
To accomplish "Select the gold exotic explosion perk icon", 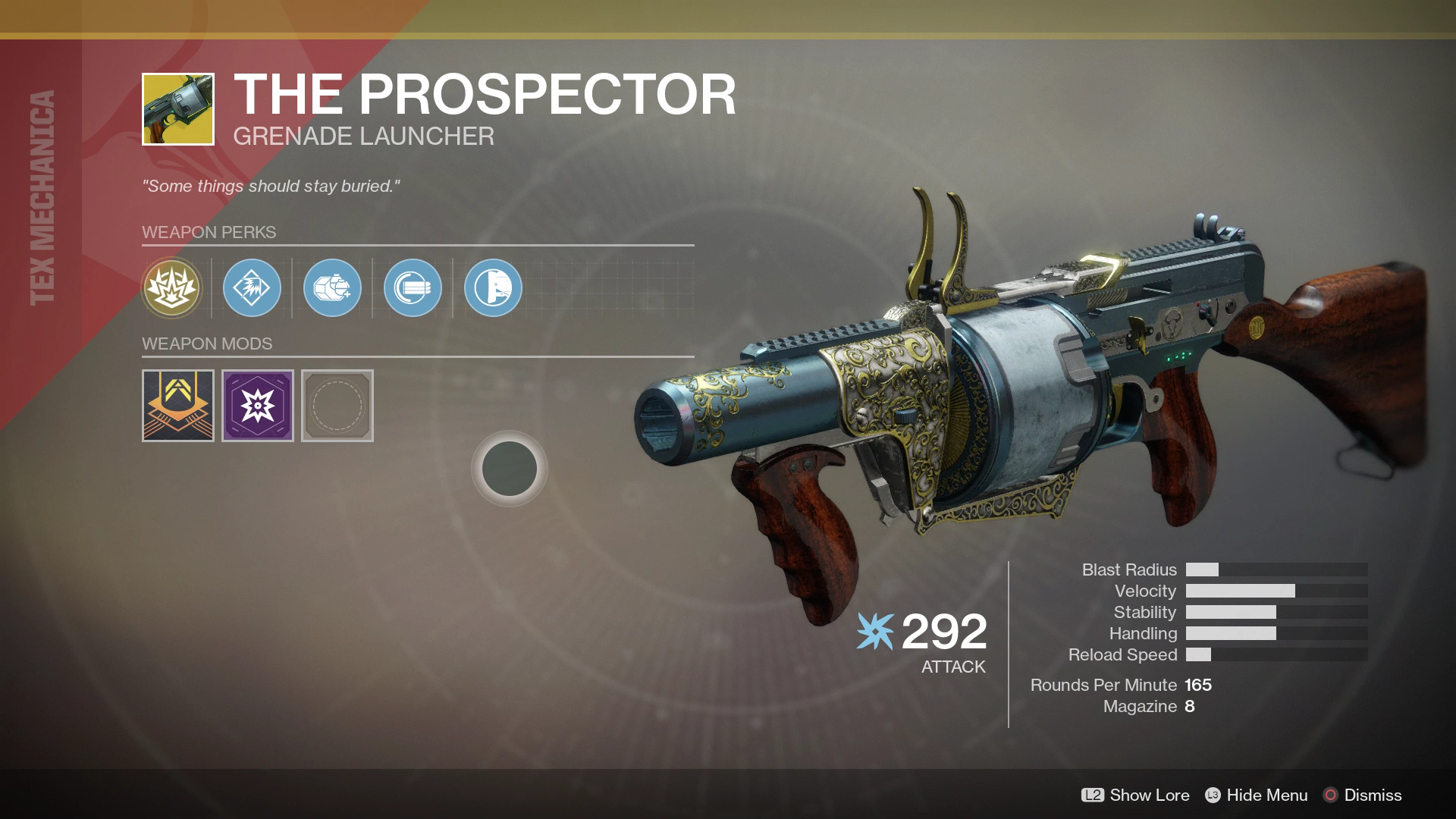I will (x=172, y=288).
